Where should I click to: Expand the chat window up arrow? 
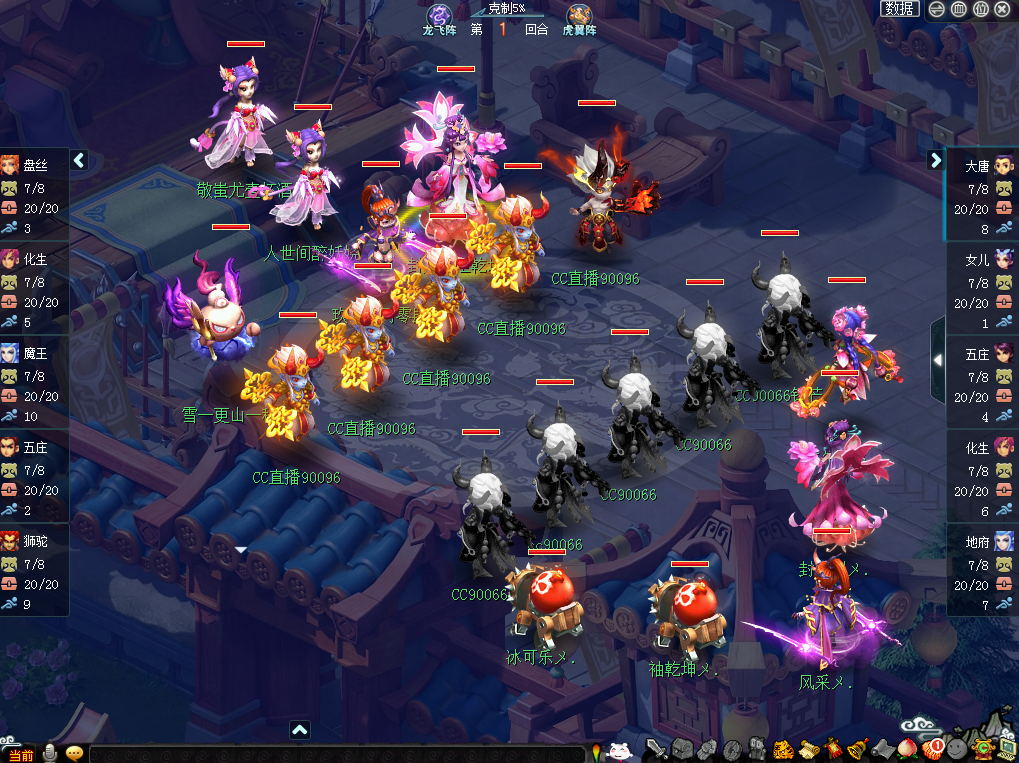300,730
